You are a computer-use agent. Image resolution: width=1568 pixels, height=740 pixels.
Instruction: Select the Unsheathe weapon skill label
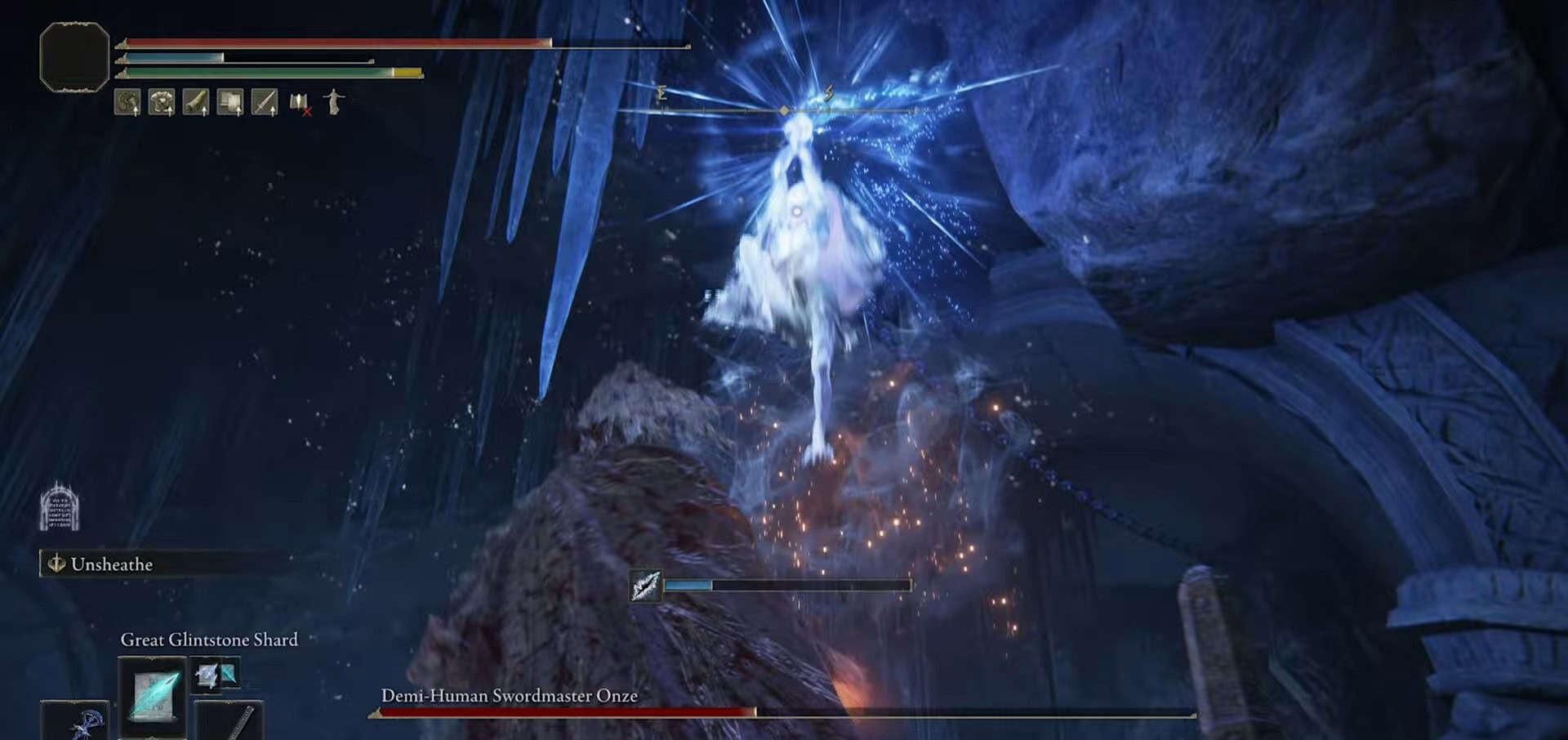(x=112, y=564)
